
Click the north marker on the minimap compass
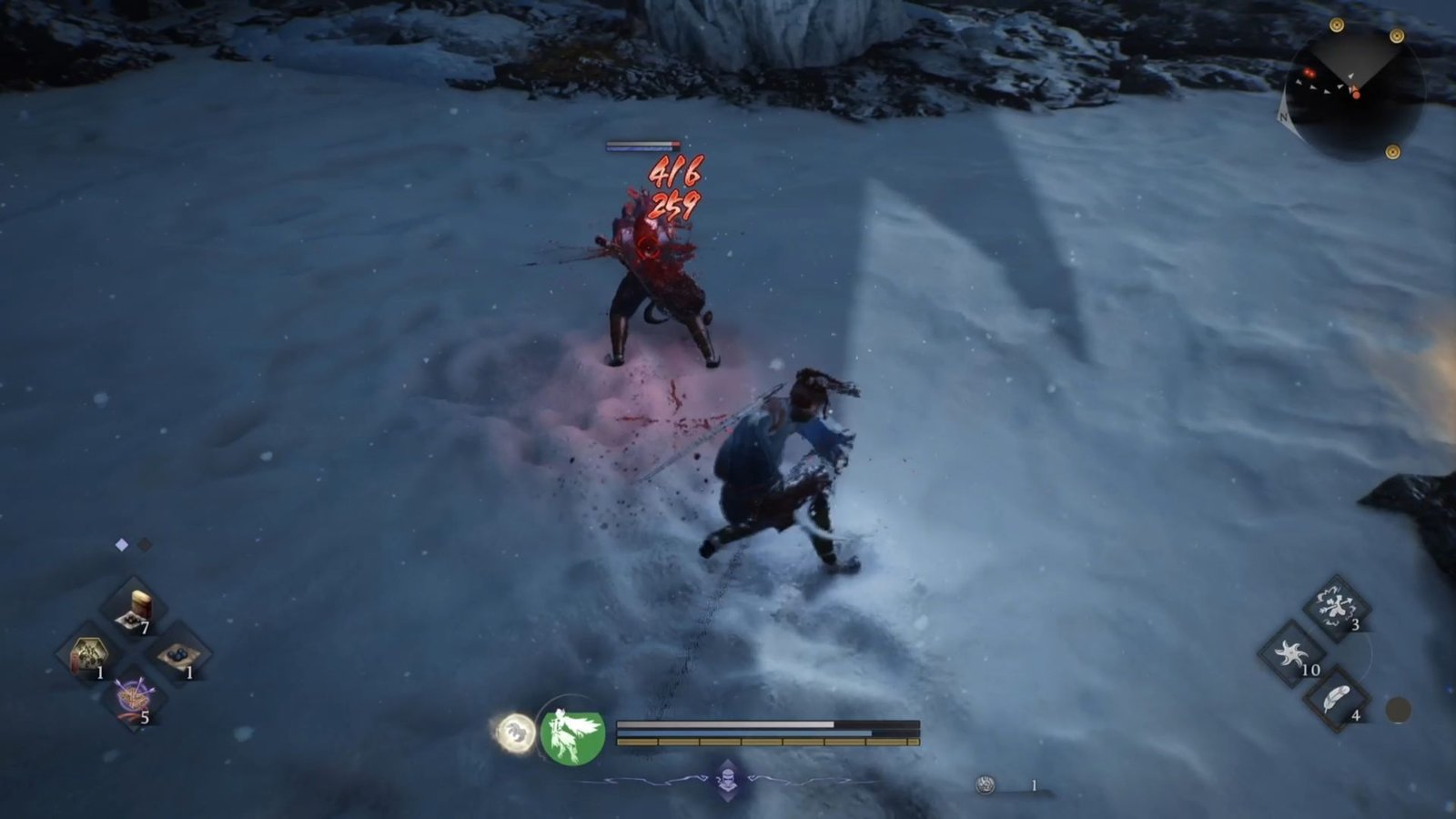click(1284, 118)
